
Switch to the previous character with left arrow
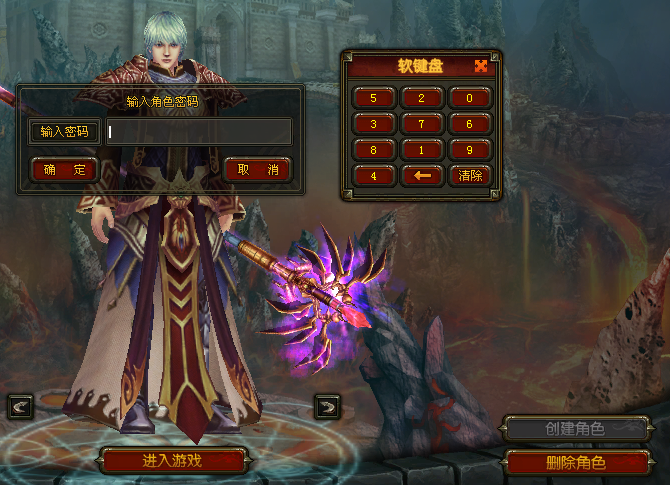(x=21, y=406)
